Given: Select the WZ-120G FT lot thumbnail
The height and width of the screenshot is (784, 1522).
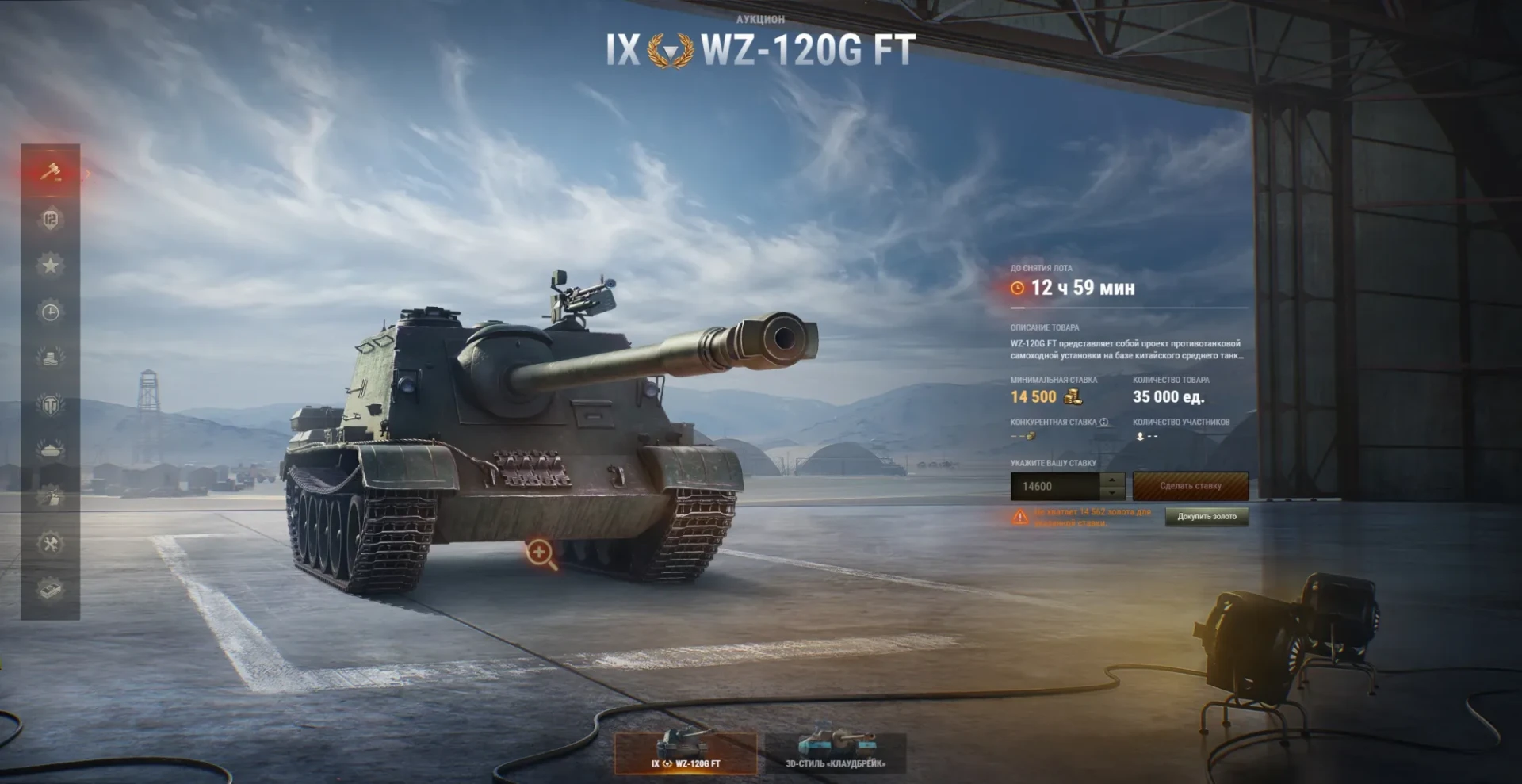Looking at the screenshot, I should (686, 751).
